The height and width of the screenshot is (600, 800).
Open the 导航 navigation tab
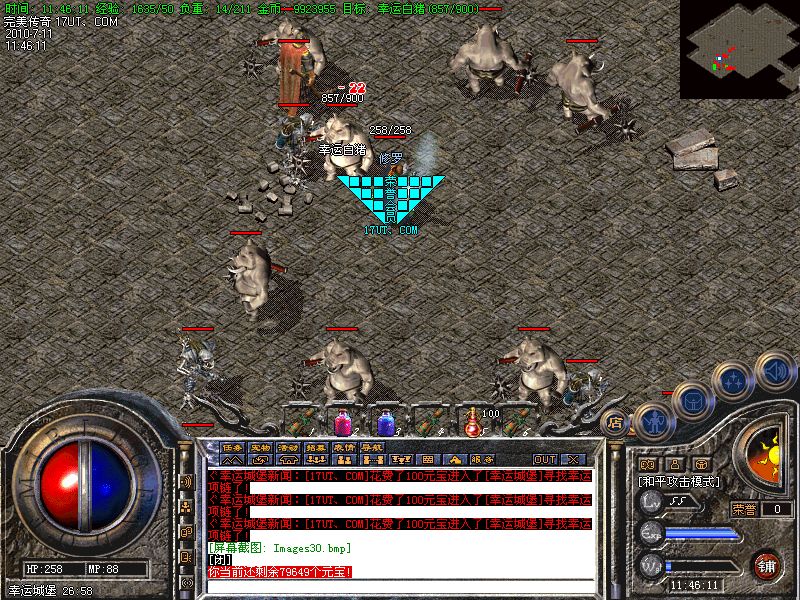coord(373,447)
